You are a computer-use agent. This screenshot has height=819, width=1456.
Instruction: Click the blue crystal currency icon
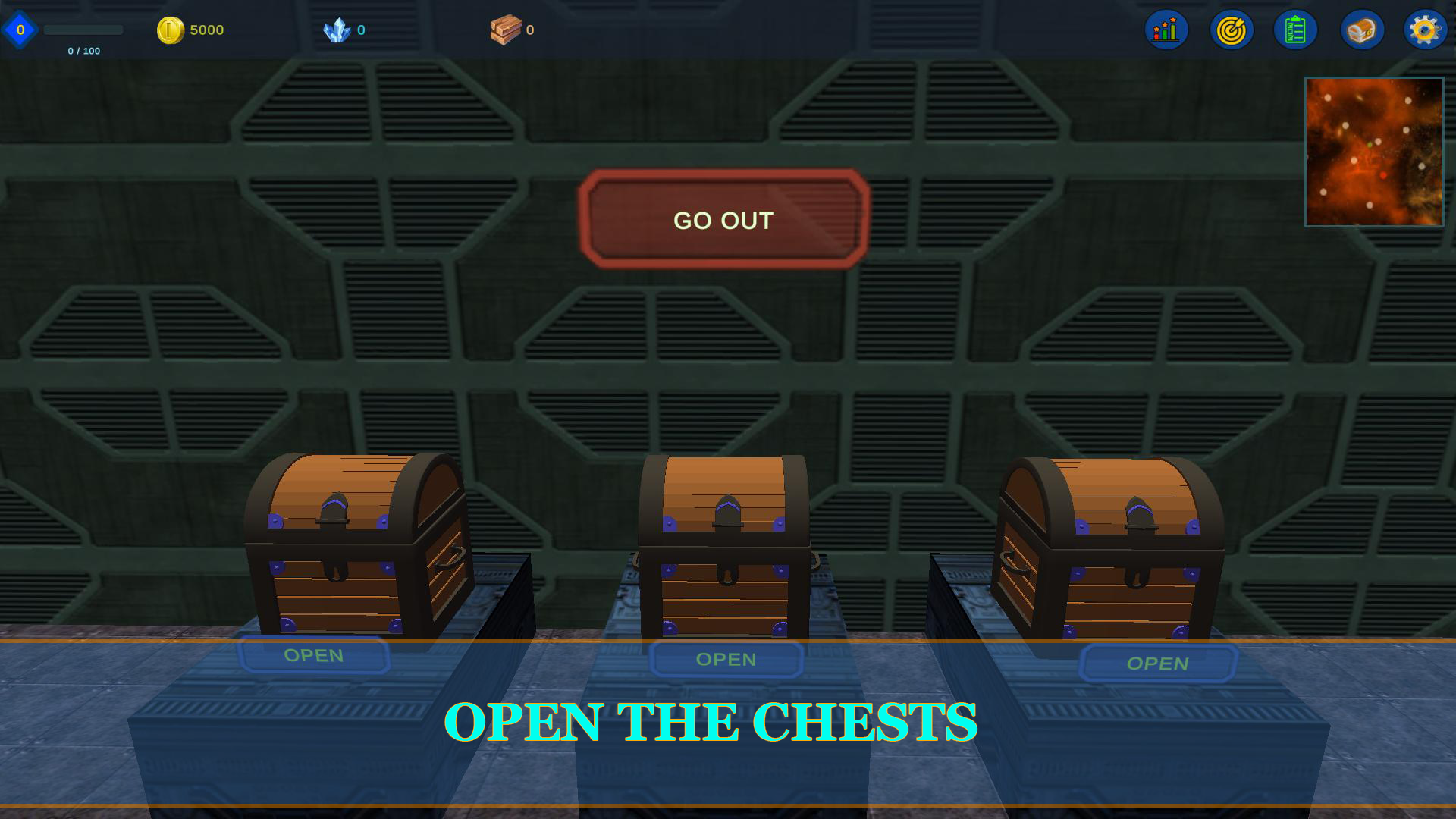click(x=335, y=27)
